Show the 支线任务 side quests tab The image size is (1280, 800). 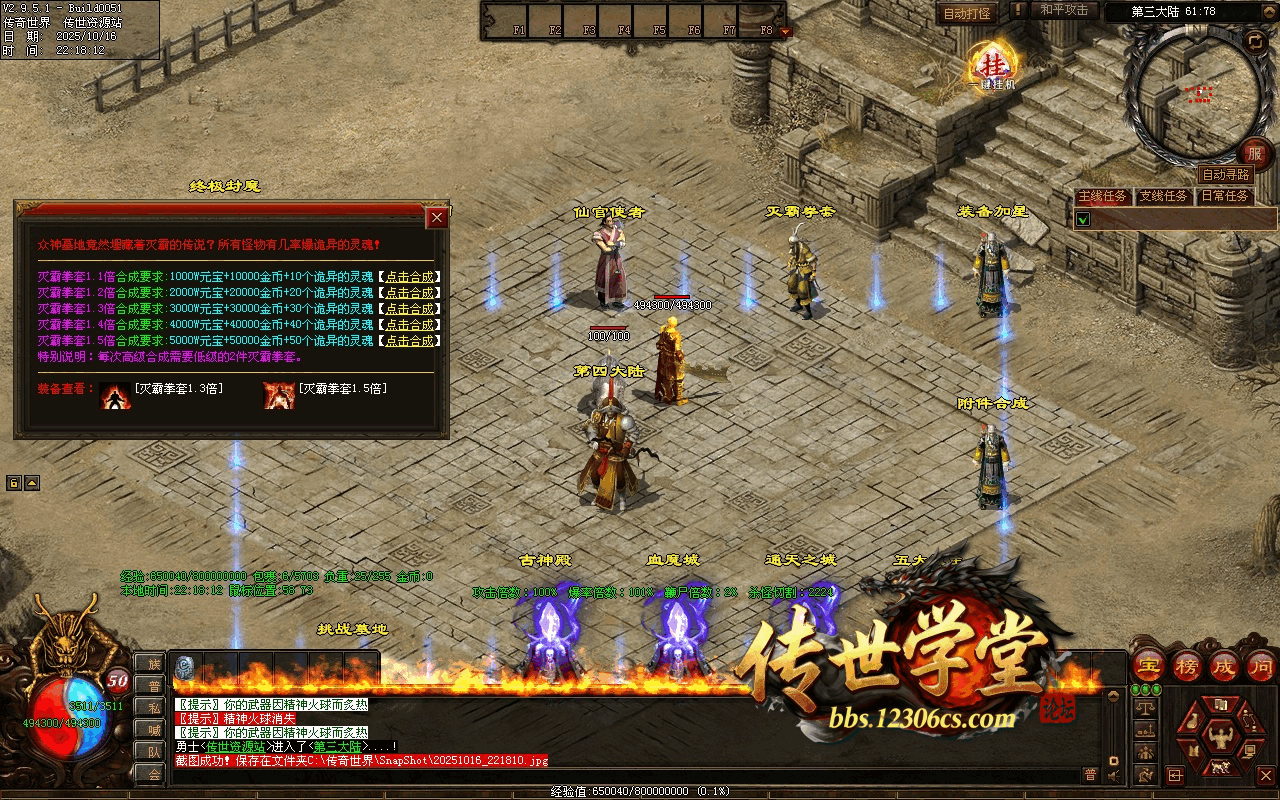(x=1164, y=196)
